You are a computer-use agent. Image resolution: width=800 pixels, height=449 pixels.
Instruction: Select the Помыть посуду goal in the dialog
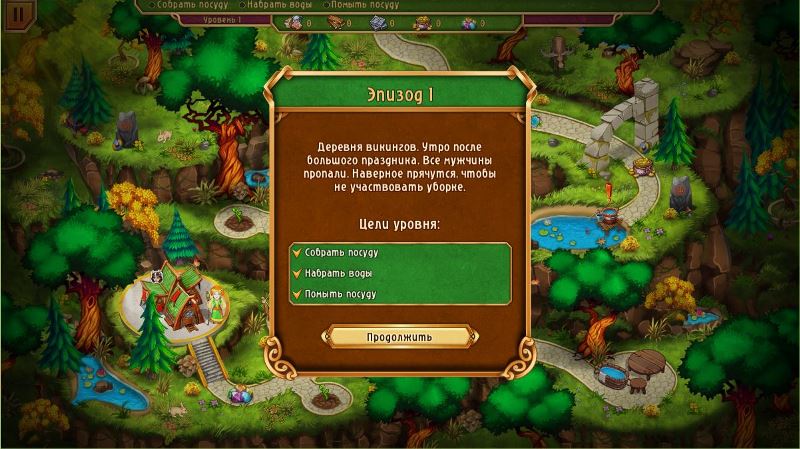coord(340,294)
